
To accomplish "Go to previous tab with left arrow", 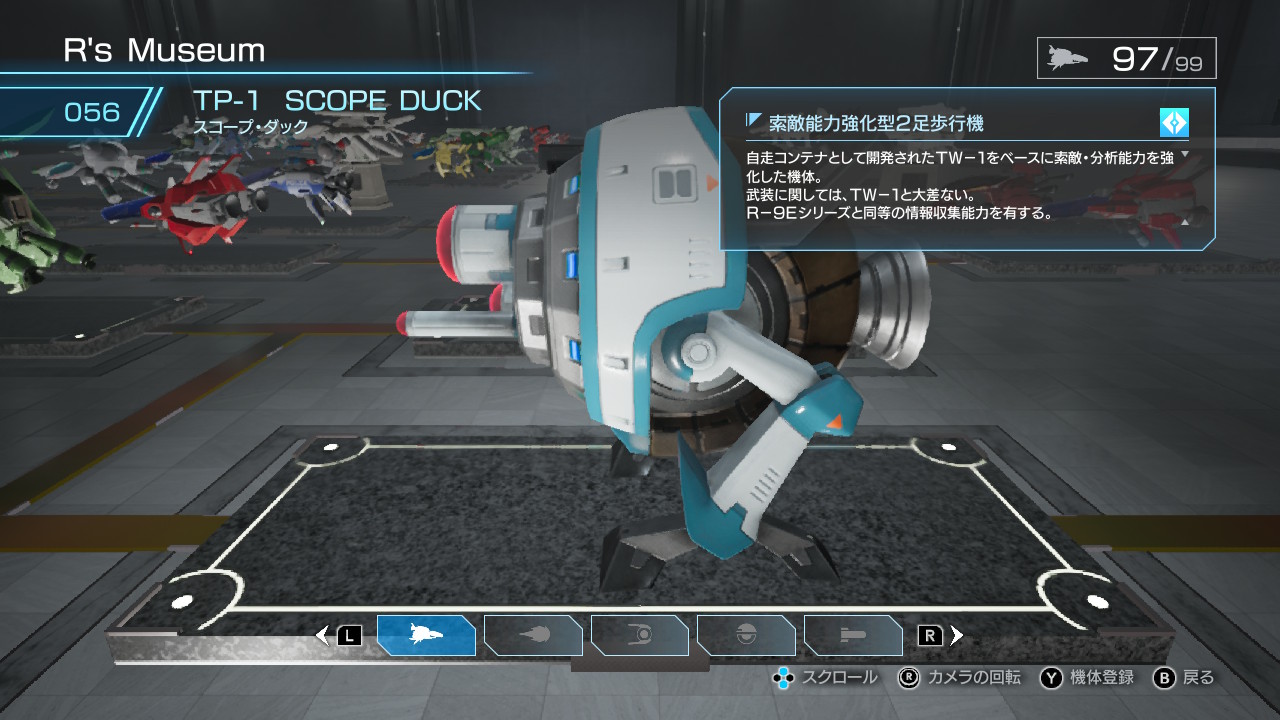I will pos(322,635).
